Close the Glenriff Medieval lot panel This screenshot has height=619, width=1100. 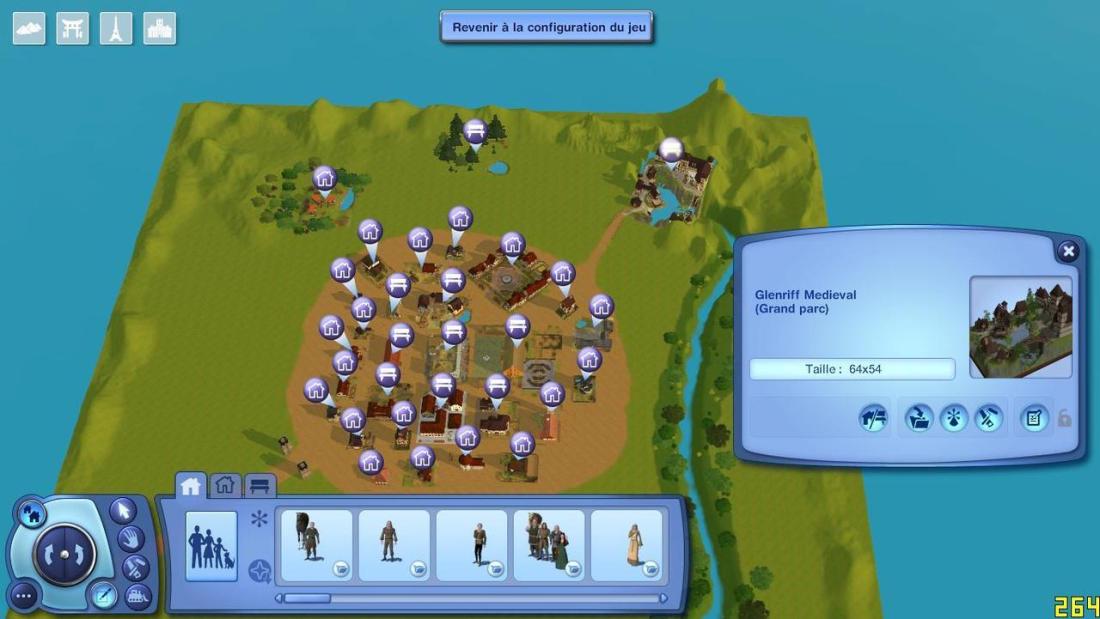pyautogui.click(x=1068, y=251)
